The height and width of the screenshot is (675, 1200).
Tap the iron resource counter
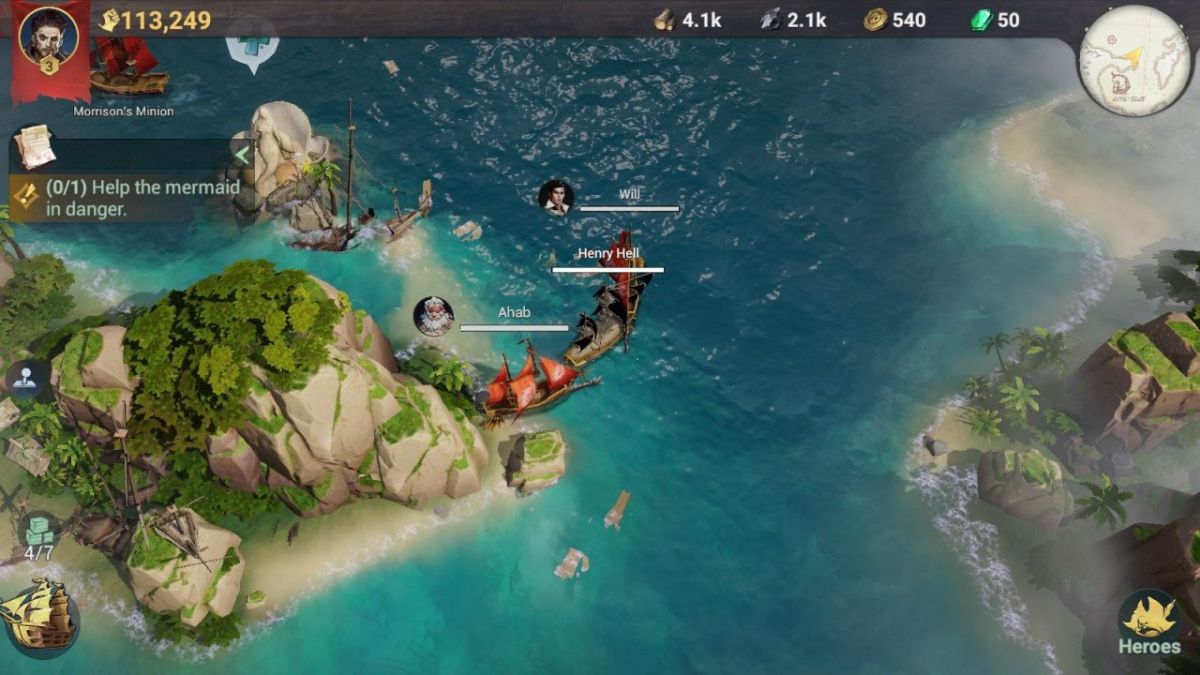(x=792, y=20)
